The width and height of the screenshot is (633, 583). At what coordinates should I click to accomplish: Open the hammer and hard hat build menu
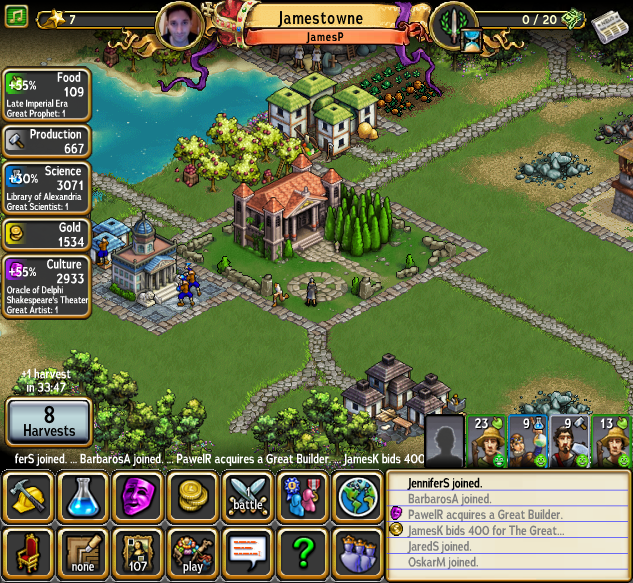(29, 497)
